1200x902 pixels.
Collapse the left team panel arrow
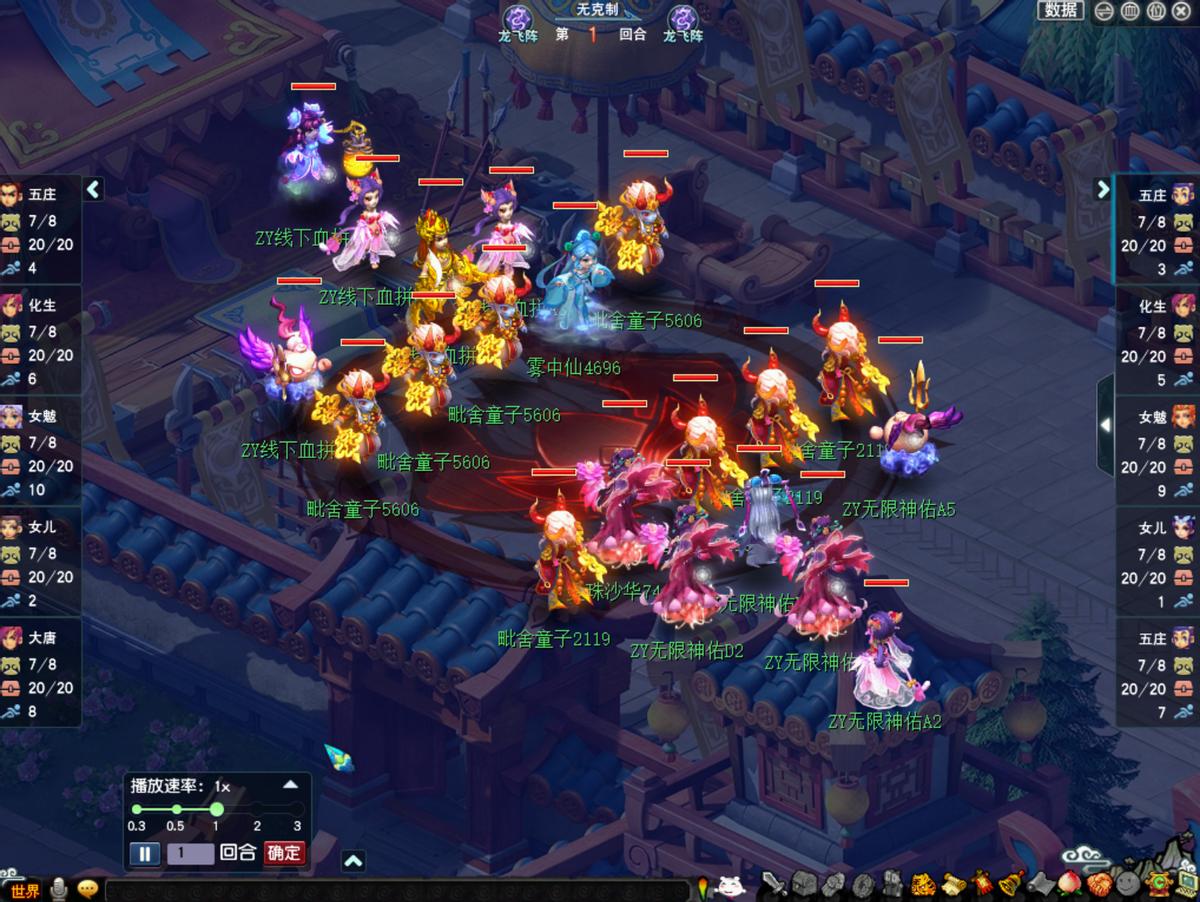(x=93, y=189)
